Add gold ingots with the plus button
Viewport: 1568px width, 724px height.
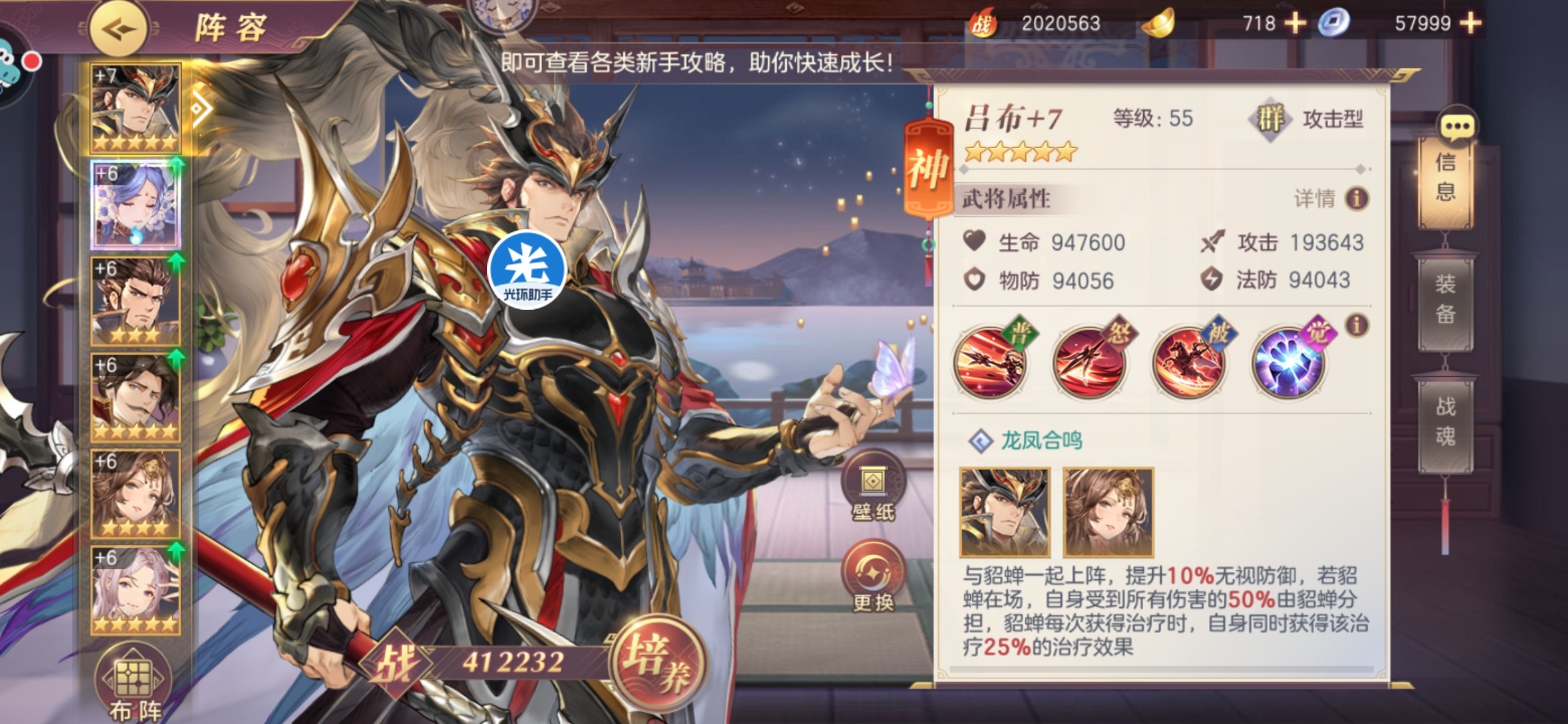coord(1295,23)
